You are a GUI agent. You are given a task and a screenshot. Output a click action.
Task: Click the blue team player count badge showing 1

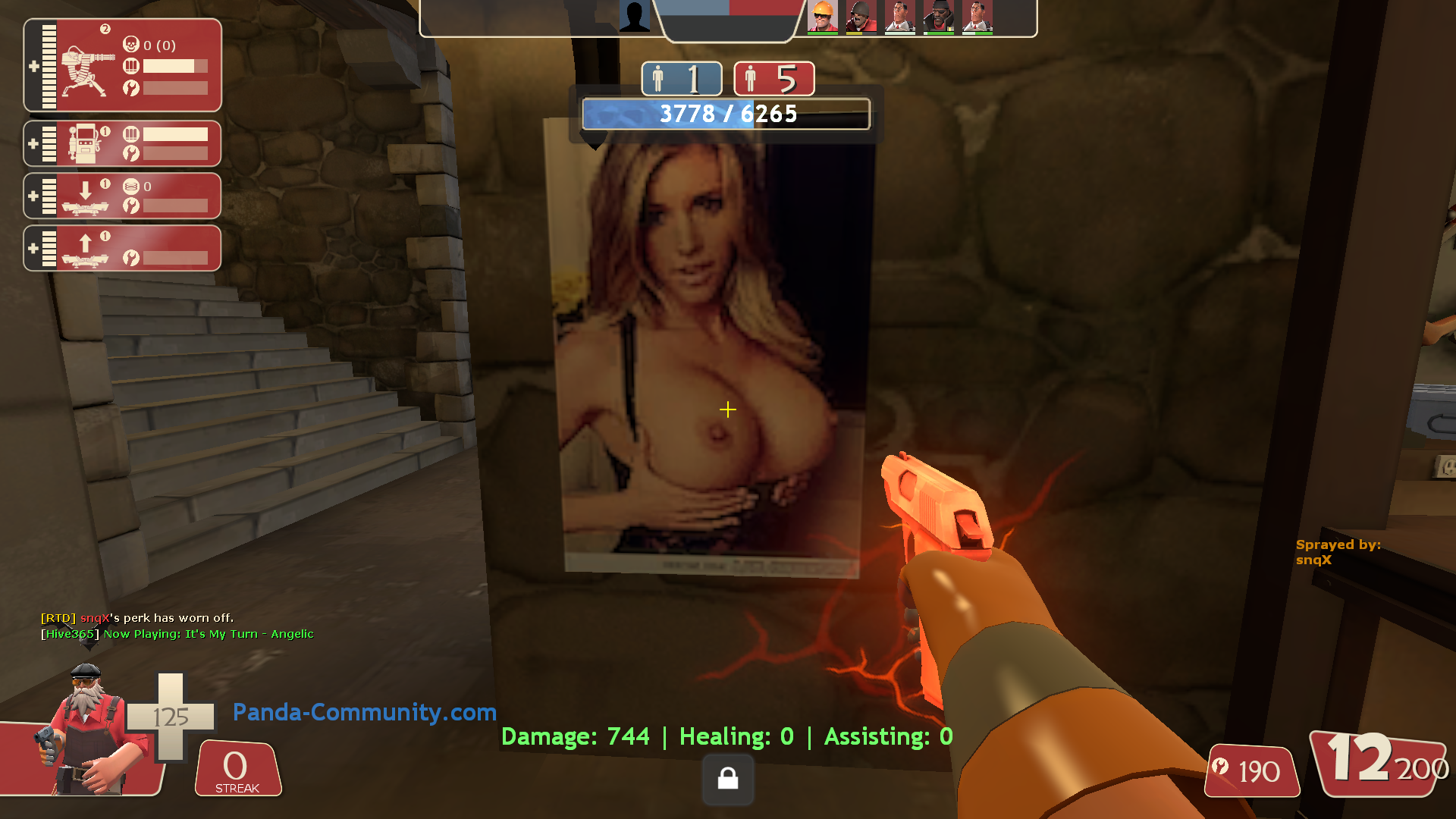[x=681, y=78]
